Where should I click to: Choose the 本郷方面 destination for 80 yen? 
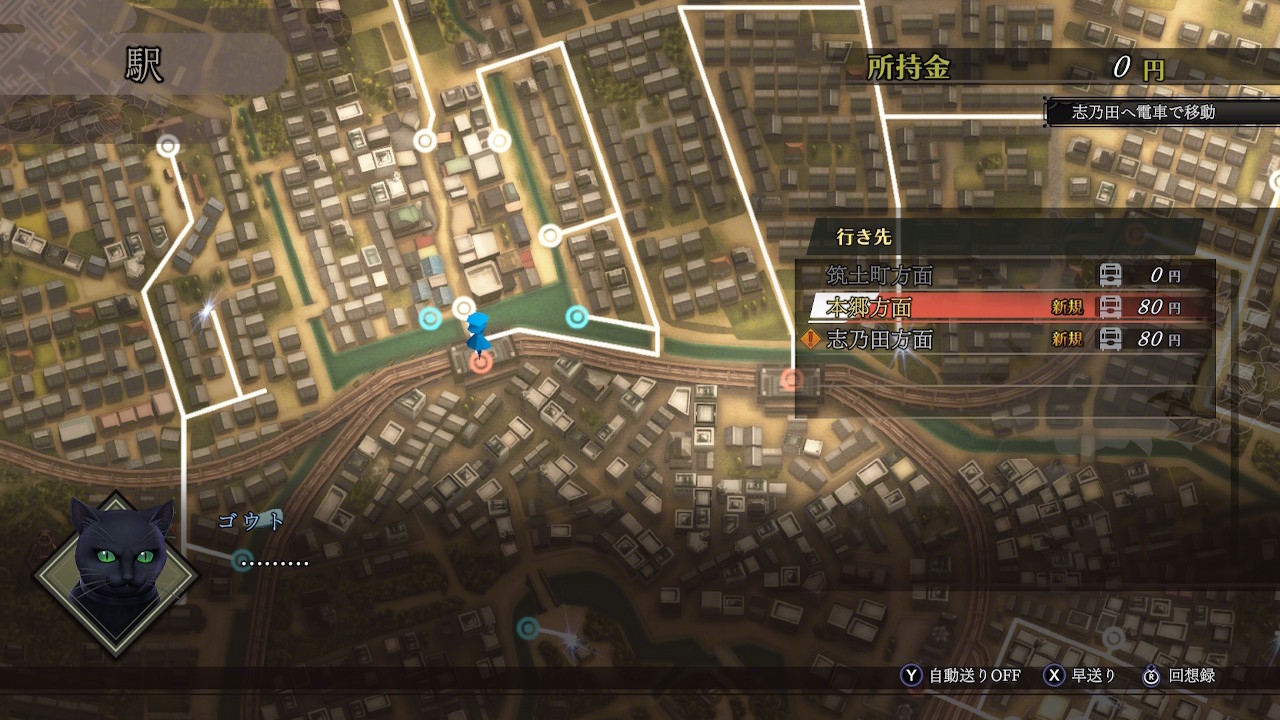point(1004,307)
